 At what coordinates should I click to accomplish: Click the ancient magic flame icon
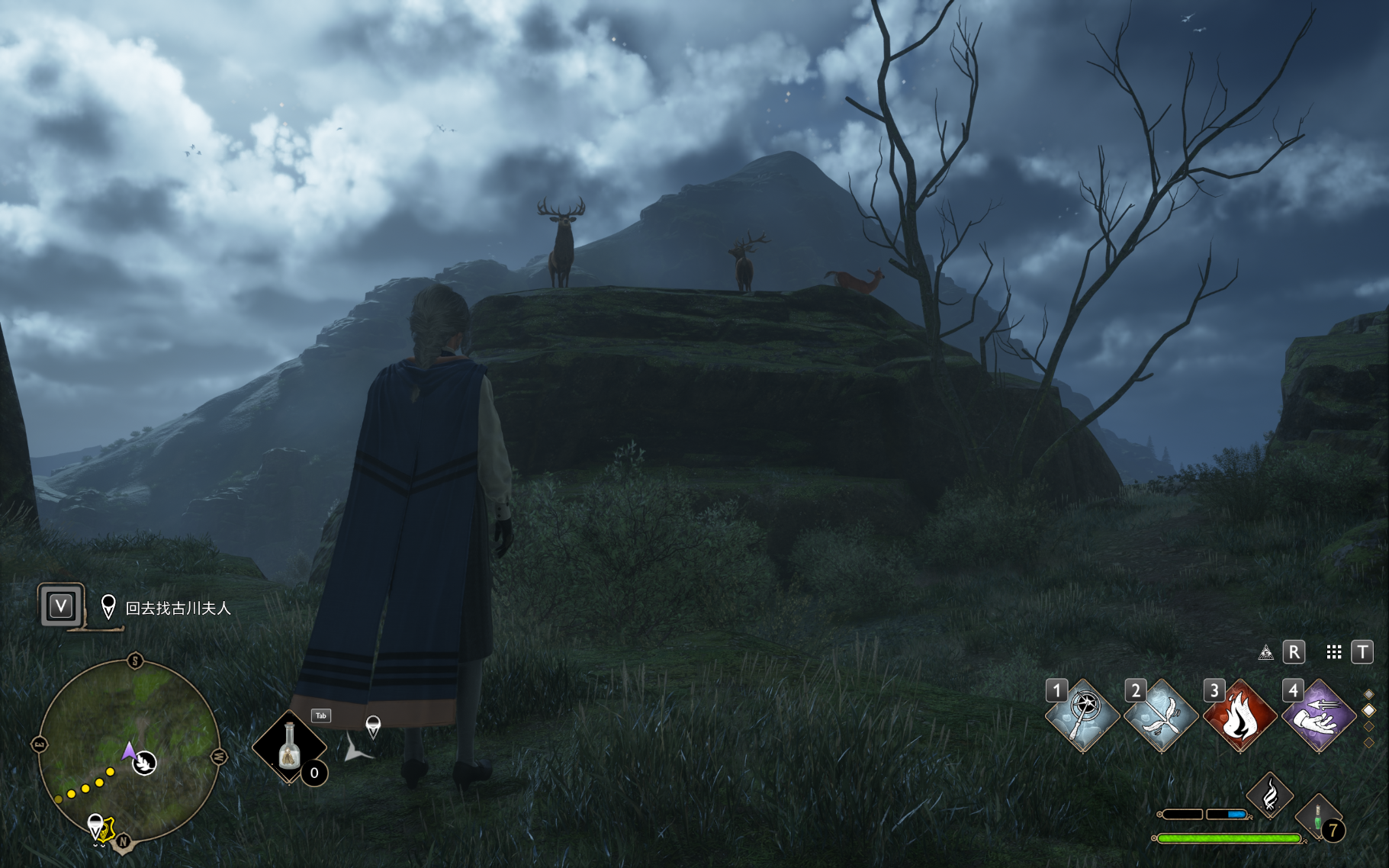click(x=1270, y=796)
